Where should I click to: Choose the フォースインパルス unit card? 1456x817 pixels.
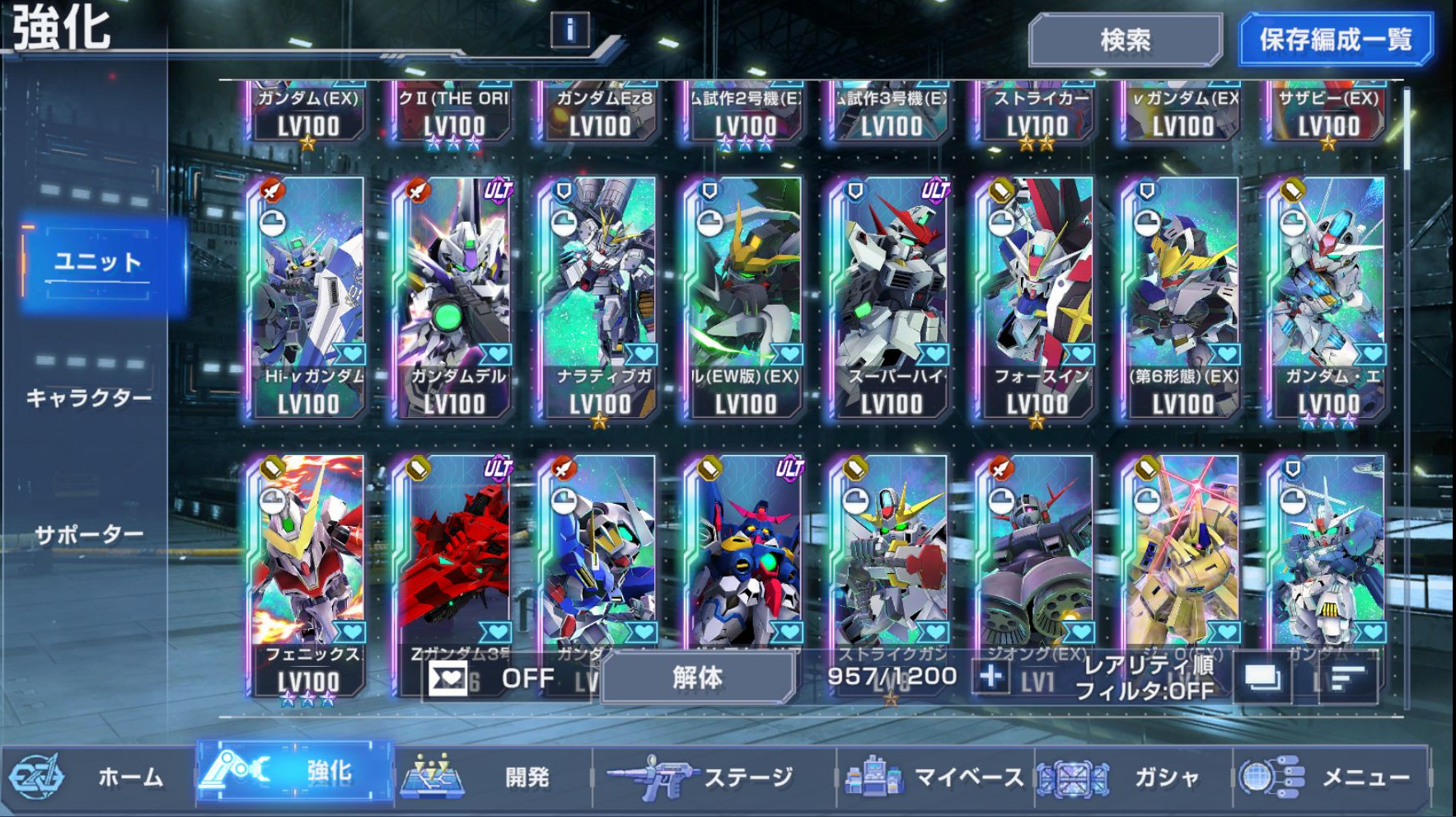[1037, 297]
